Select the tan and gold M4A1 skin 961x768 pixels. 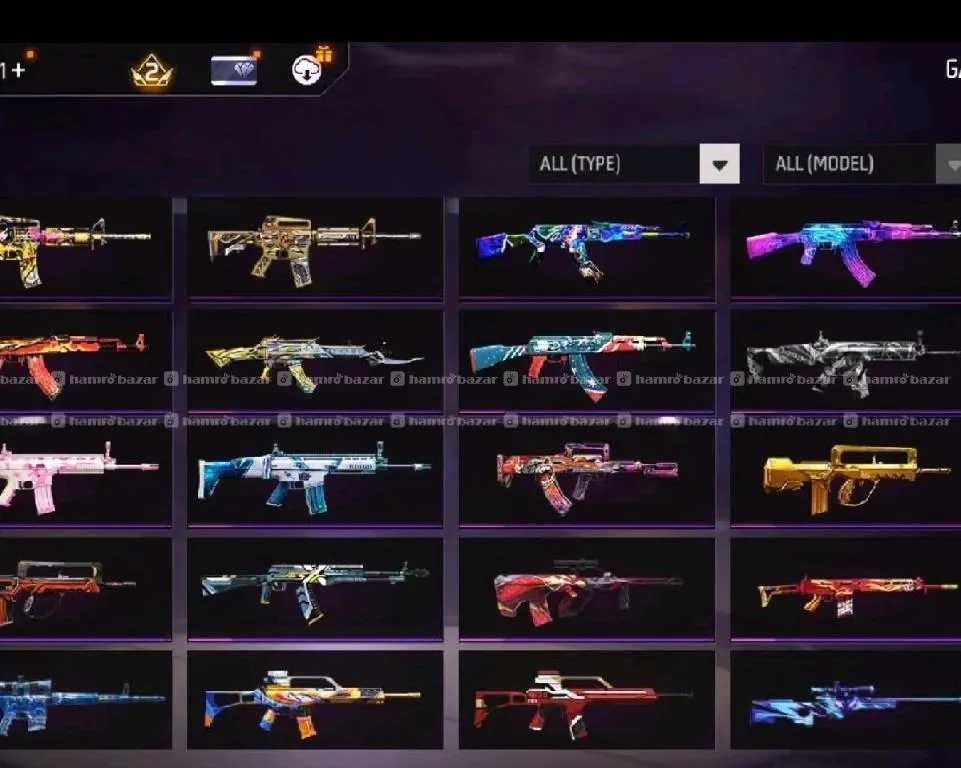tap(315, 246)
